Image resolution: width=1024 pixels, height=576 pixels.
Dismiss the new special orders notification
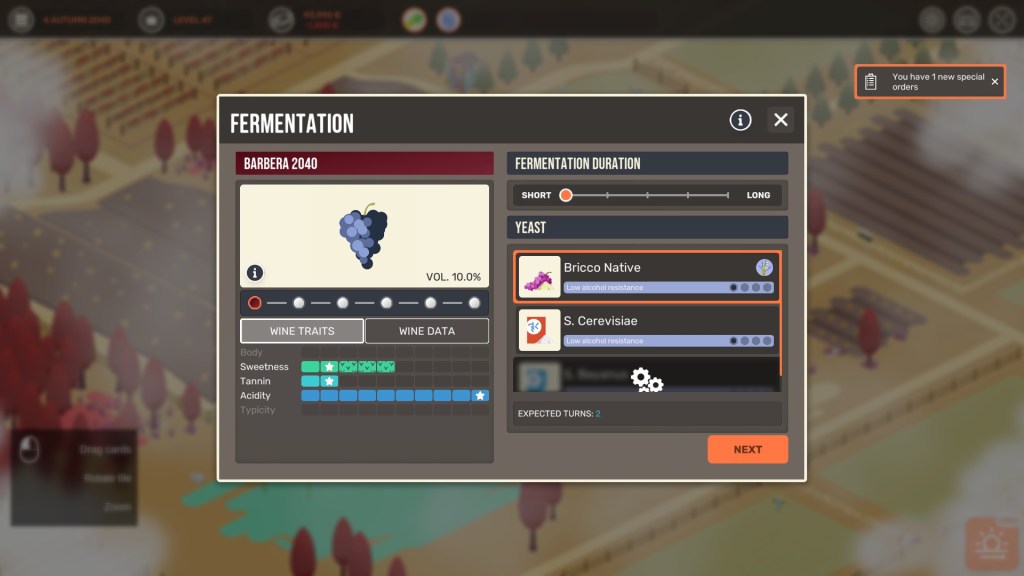click(995, 82)
